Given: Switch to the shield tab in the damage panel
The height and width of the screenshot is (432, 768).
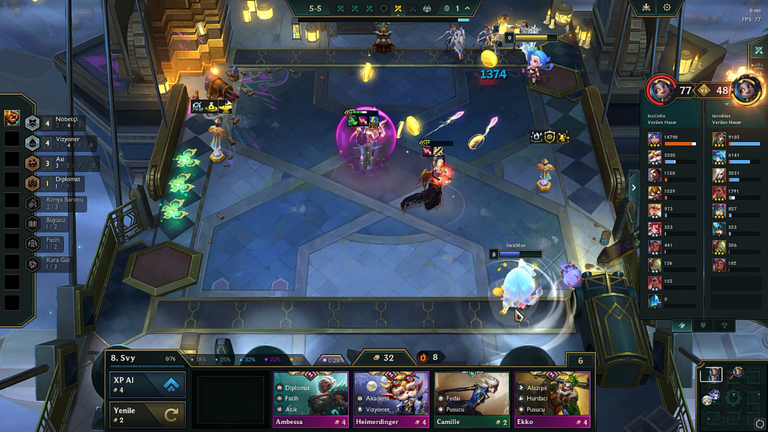Looking at the screenshot, I should click(704, 325).
